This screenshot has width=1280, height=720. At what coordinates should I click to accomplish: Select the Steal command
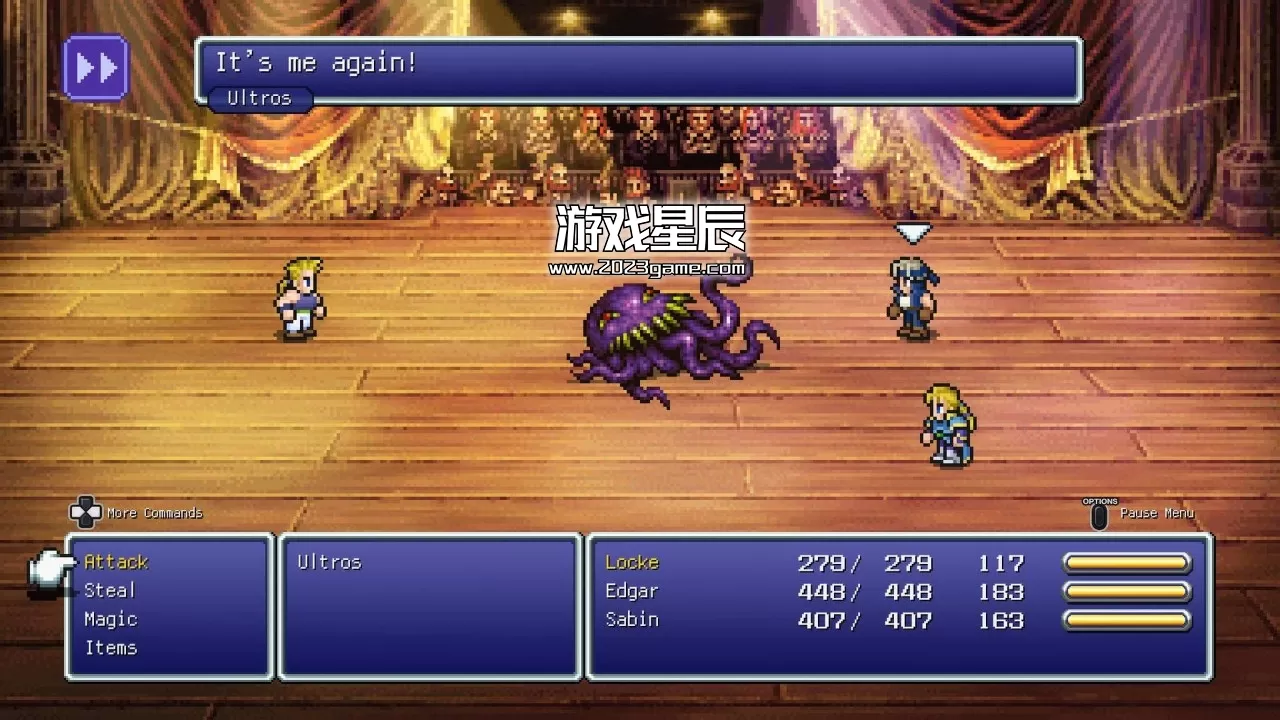point(111,590)
